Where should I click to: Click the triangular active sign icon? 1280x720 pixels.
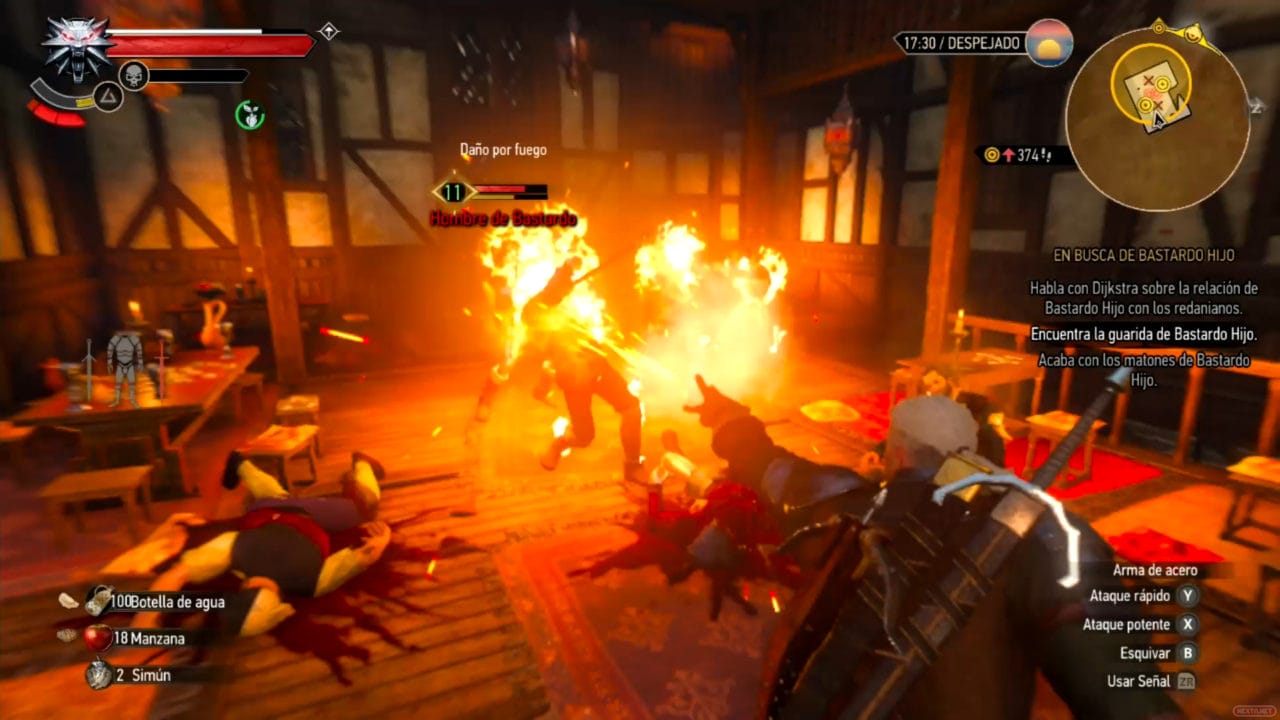click(x=107, y=96)
